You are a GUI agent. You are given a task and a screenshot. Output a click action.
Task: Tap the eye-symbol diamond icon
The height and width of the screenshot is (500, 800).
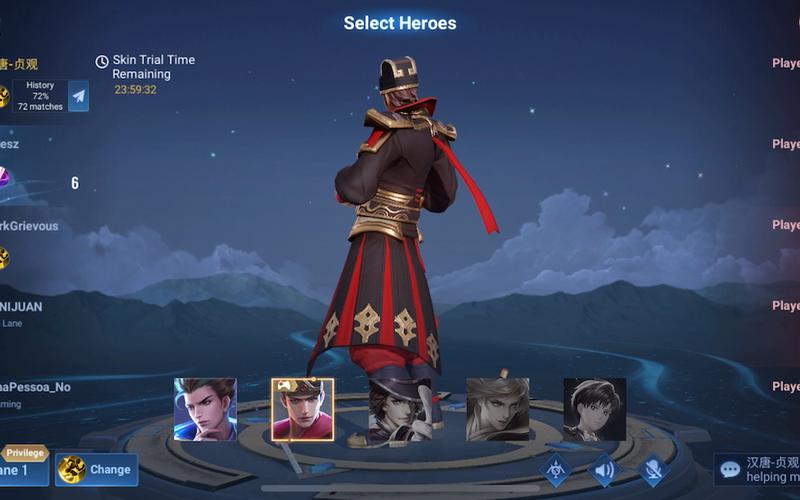click(x=555, y=469)
